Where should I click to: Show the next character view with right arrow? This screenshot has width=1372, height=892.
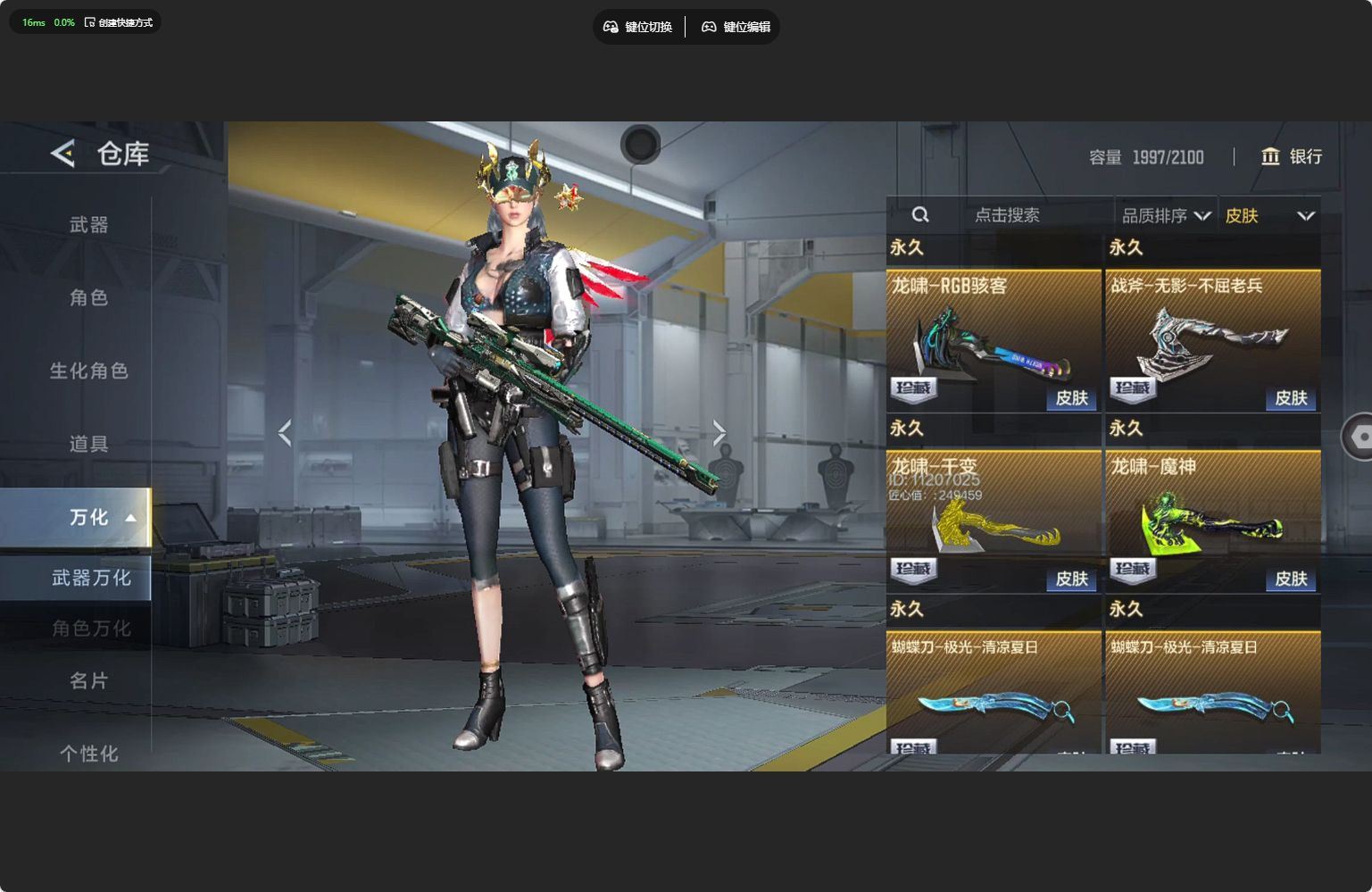click(x=719, y=433)
